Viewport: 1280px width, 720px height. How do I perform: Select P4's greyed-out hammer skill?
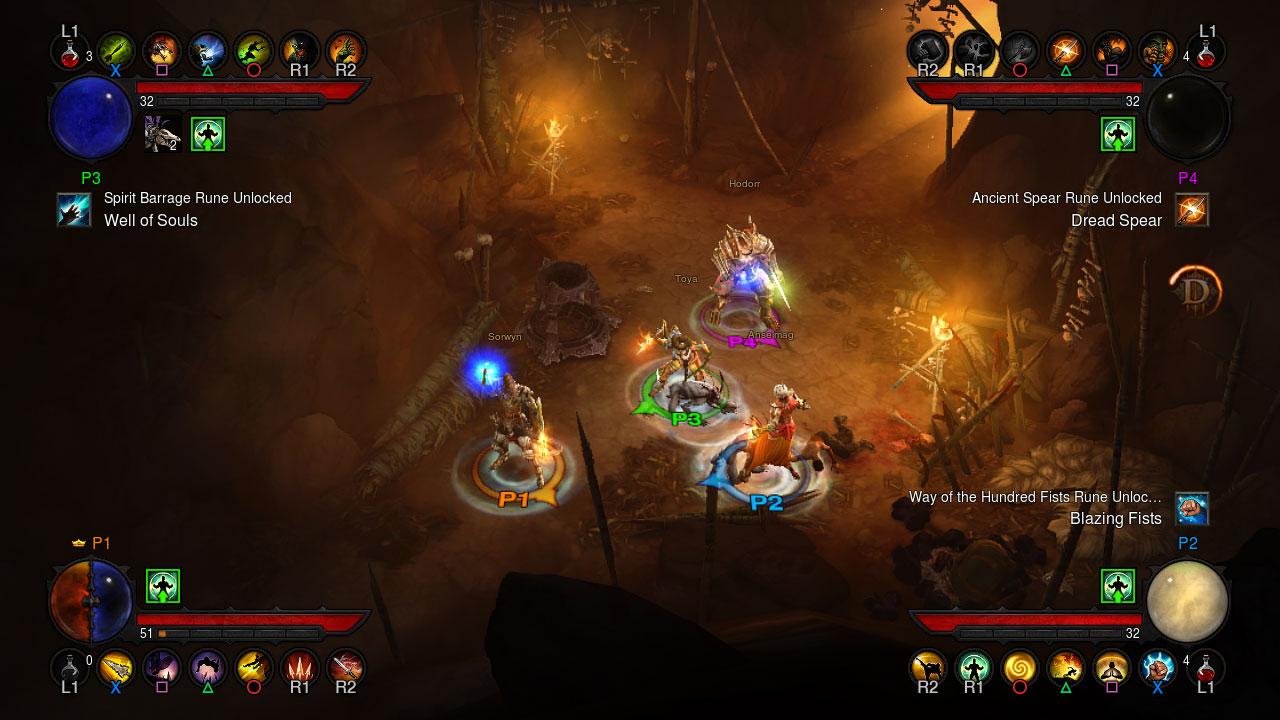click(928, 50)
